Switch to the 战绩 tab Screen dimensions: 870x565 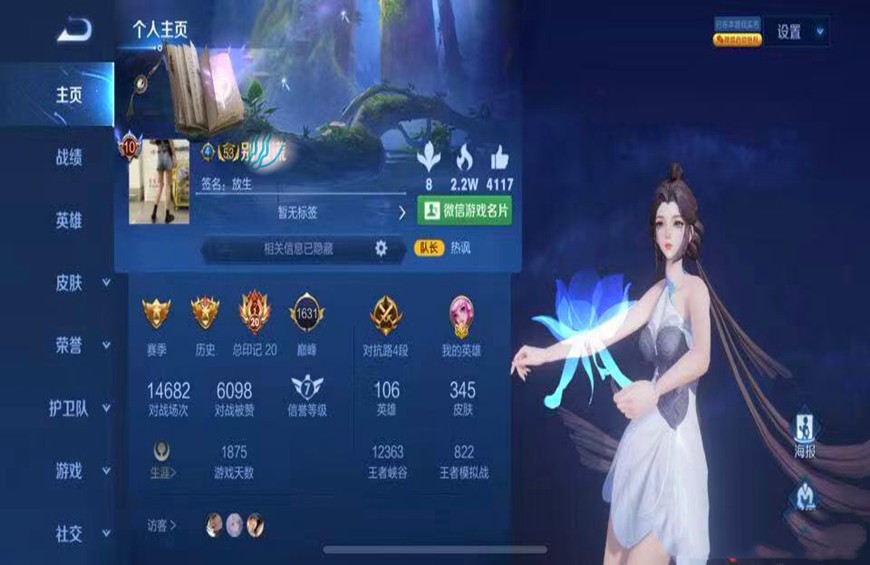pyautogui.click(x=69, y=157)
